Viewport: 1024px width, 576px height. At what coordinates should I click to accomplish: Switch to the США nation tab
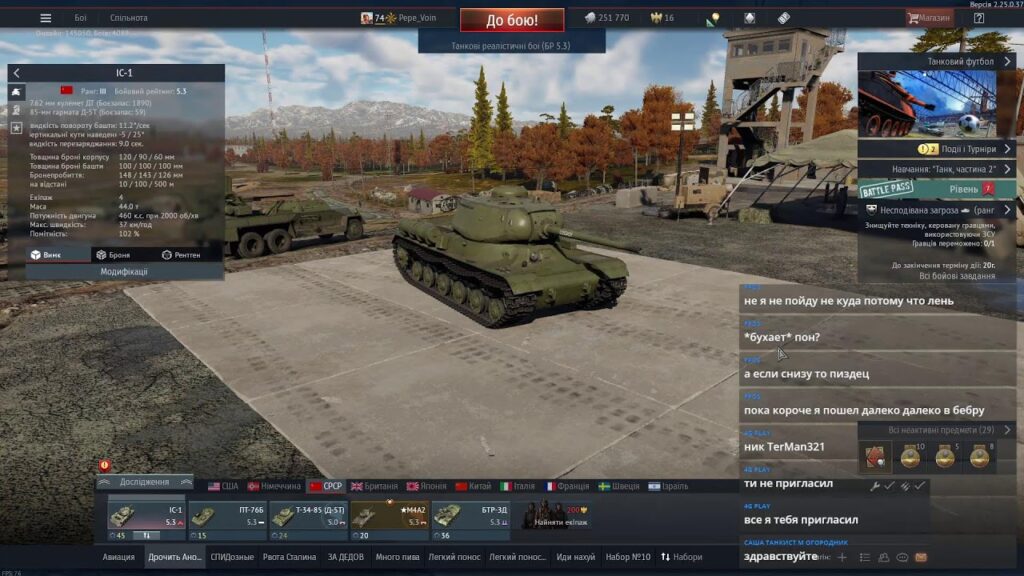tap(223, 486)
